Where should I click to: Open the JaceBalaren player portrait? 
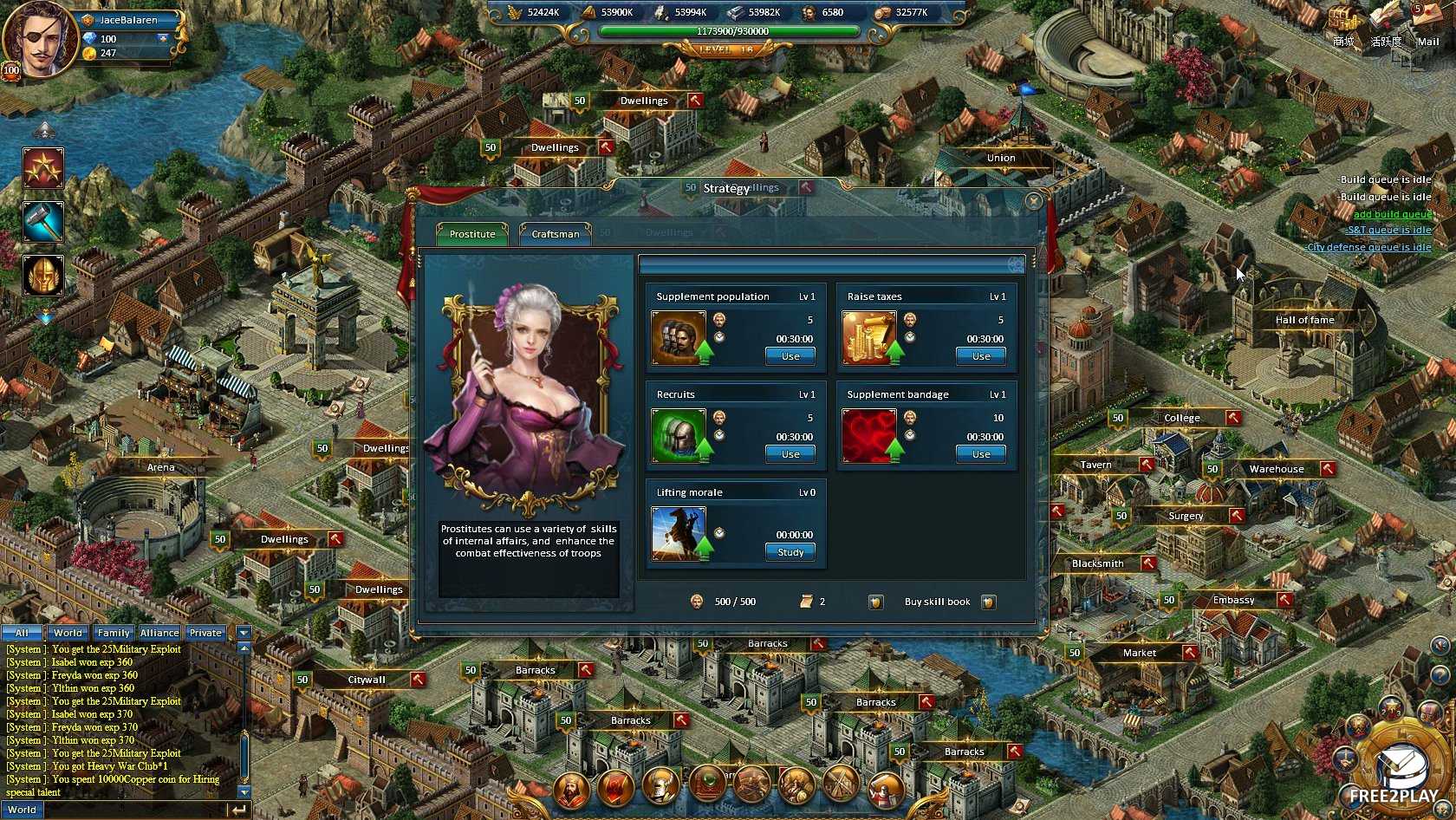37,39
